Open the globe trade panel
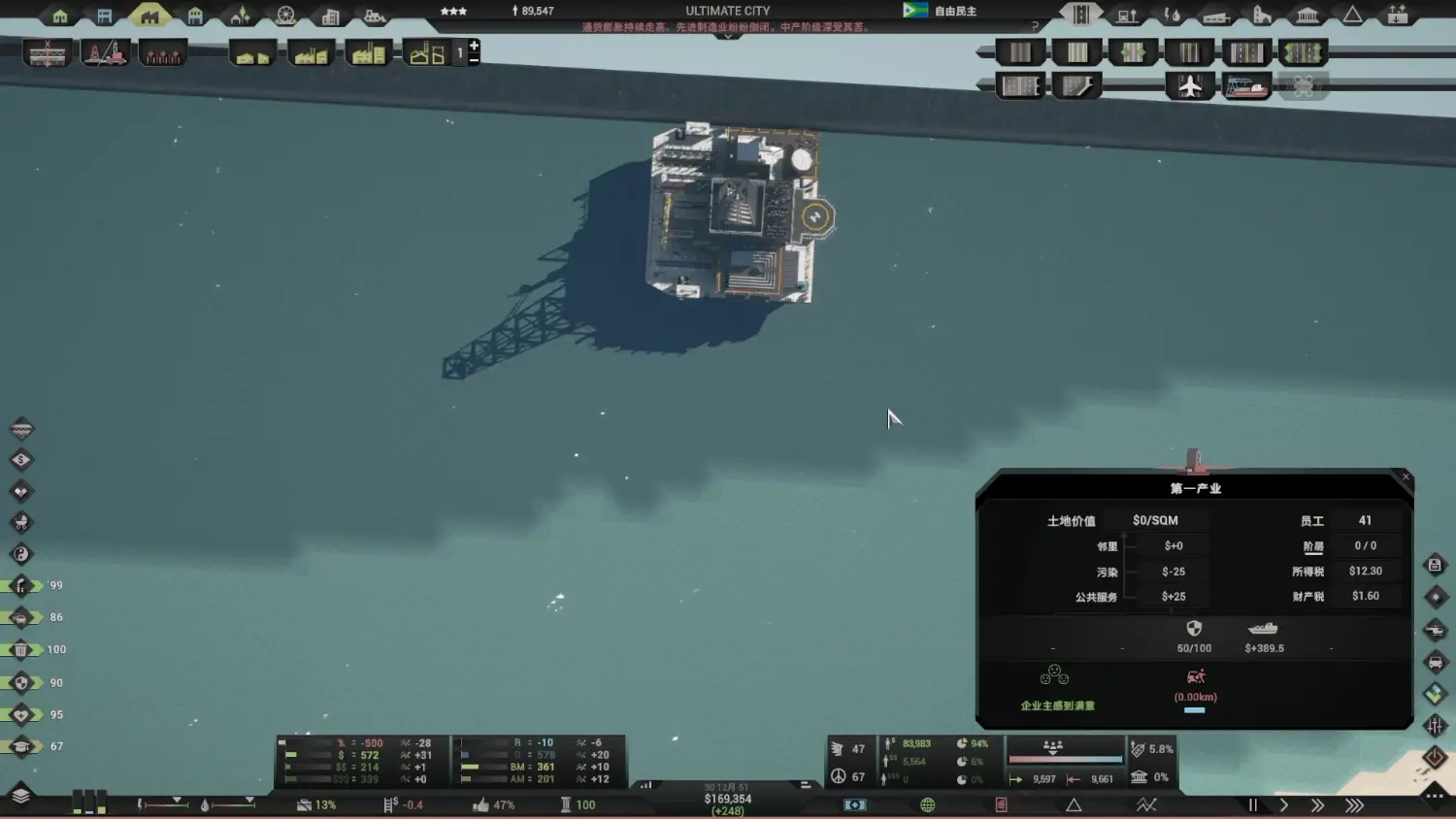This screenshot has height=819, width=1456. click(928, 804)
